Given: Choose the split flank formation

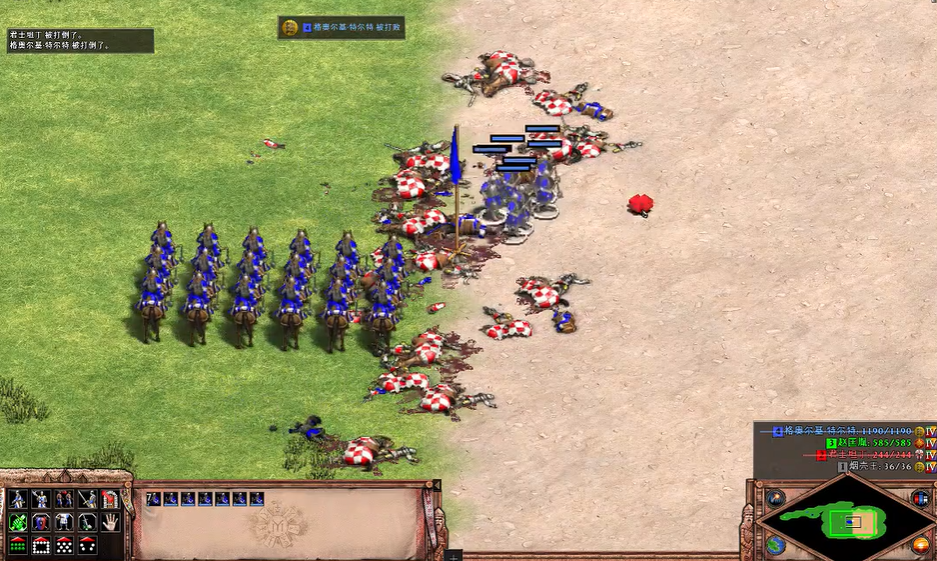Looking at the screenshot, I should (87, 545).
